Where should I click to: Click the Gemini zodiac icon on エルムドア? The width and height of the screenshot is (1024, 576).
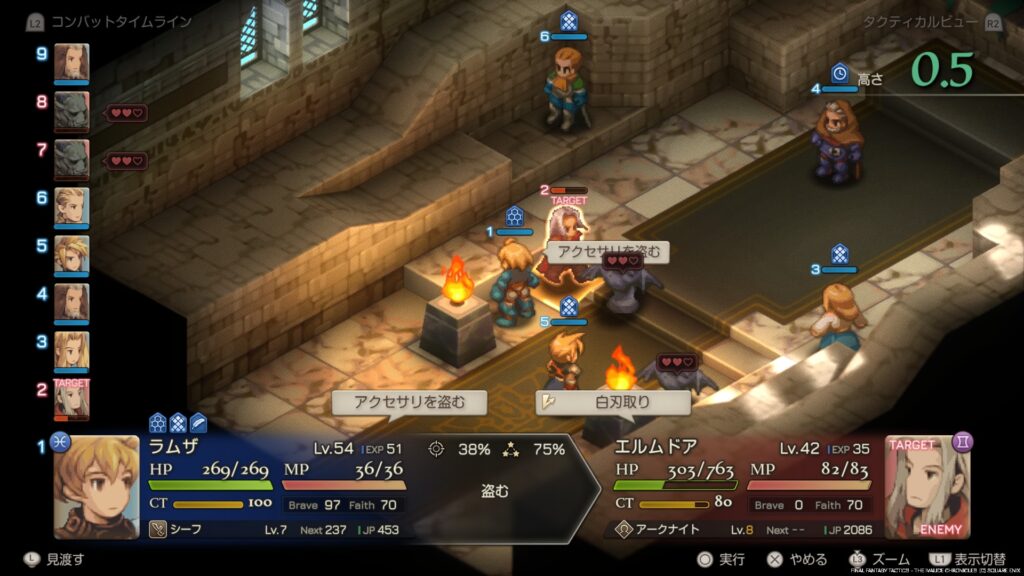point(963,441)
